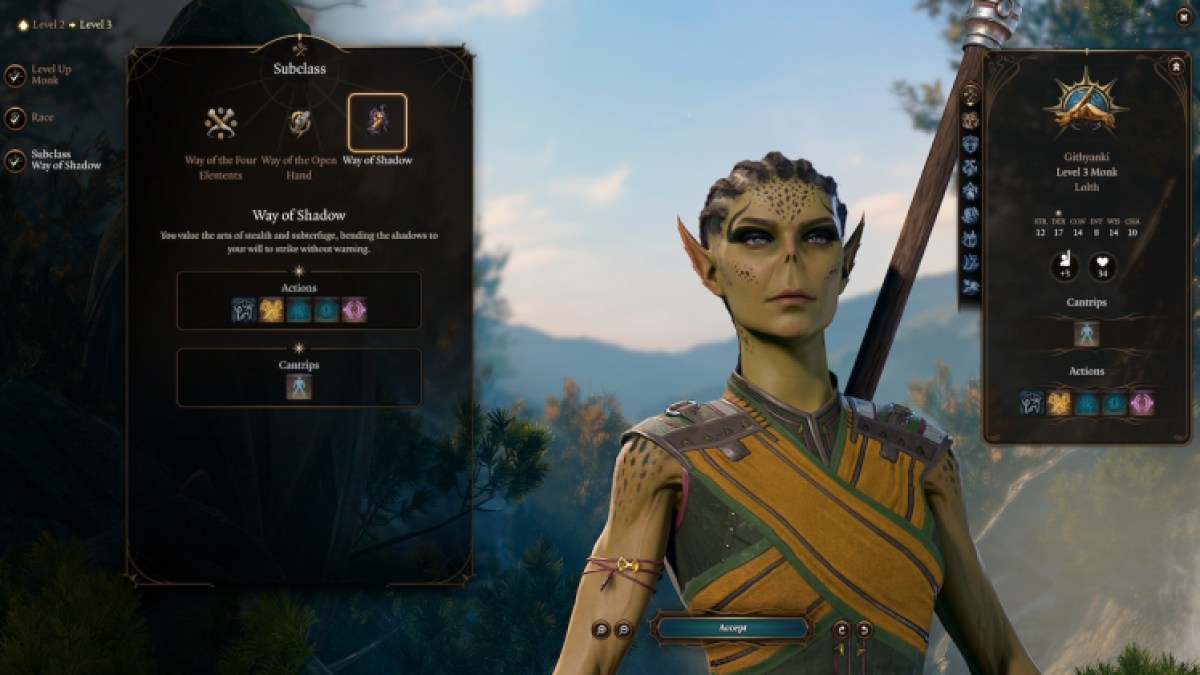Viewport: 1200px width, 675px height.
Task: Click the top-right corner button of the character sheet
Action: [x=1176, y=67]
